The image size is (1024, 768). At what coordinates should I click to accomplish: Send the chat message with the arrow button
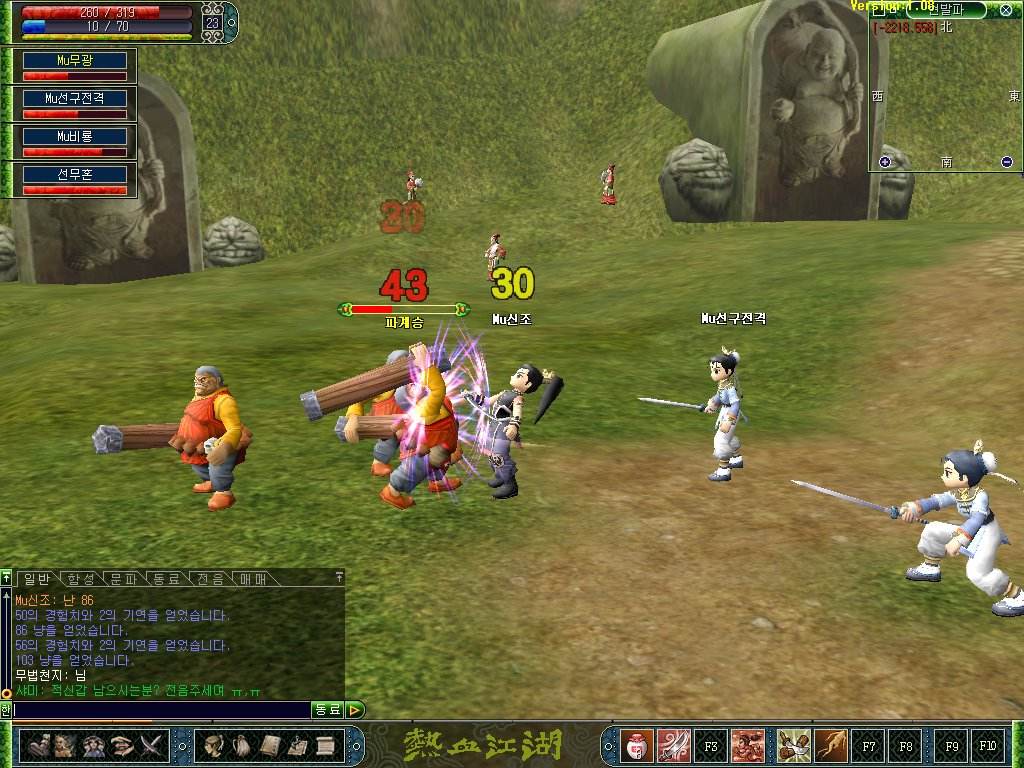coord(355,710)
